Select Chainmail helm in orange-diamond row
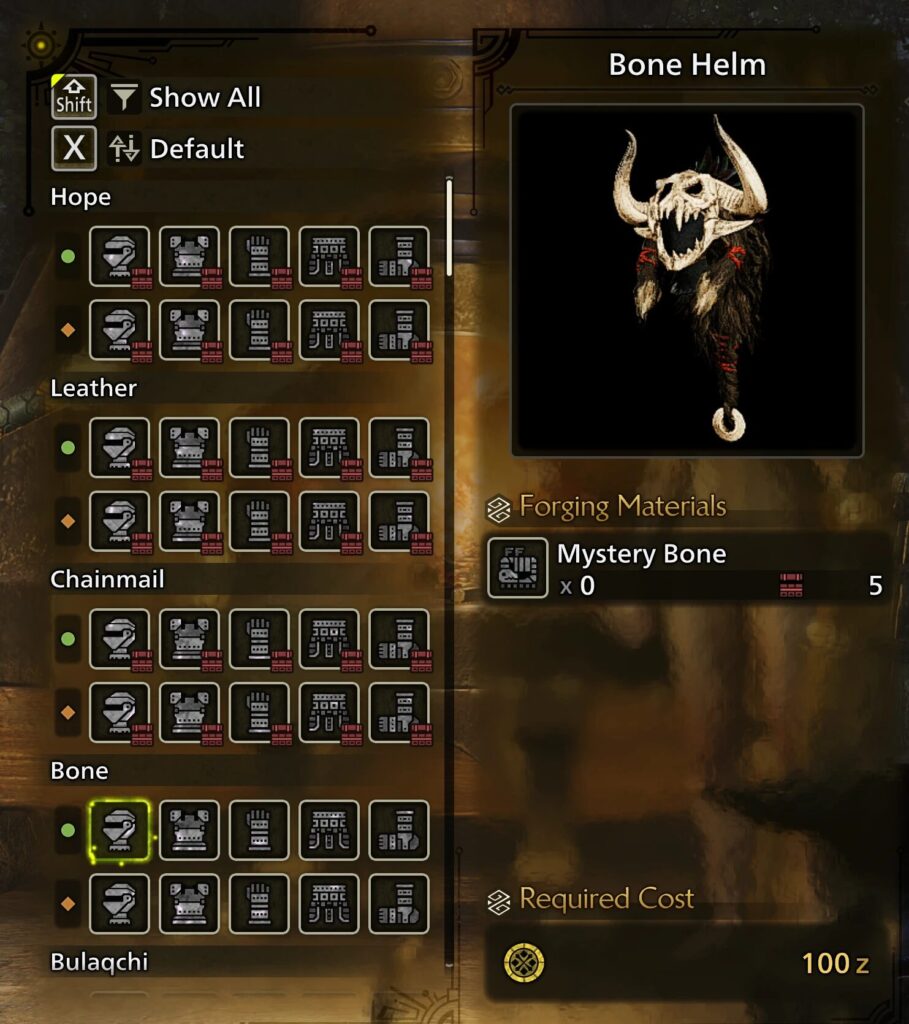 (x=120, y=712)
